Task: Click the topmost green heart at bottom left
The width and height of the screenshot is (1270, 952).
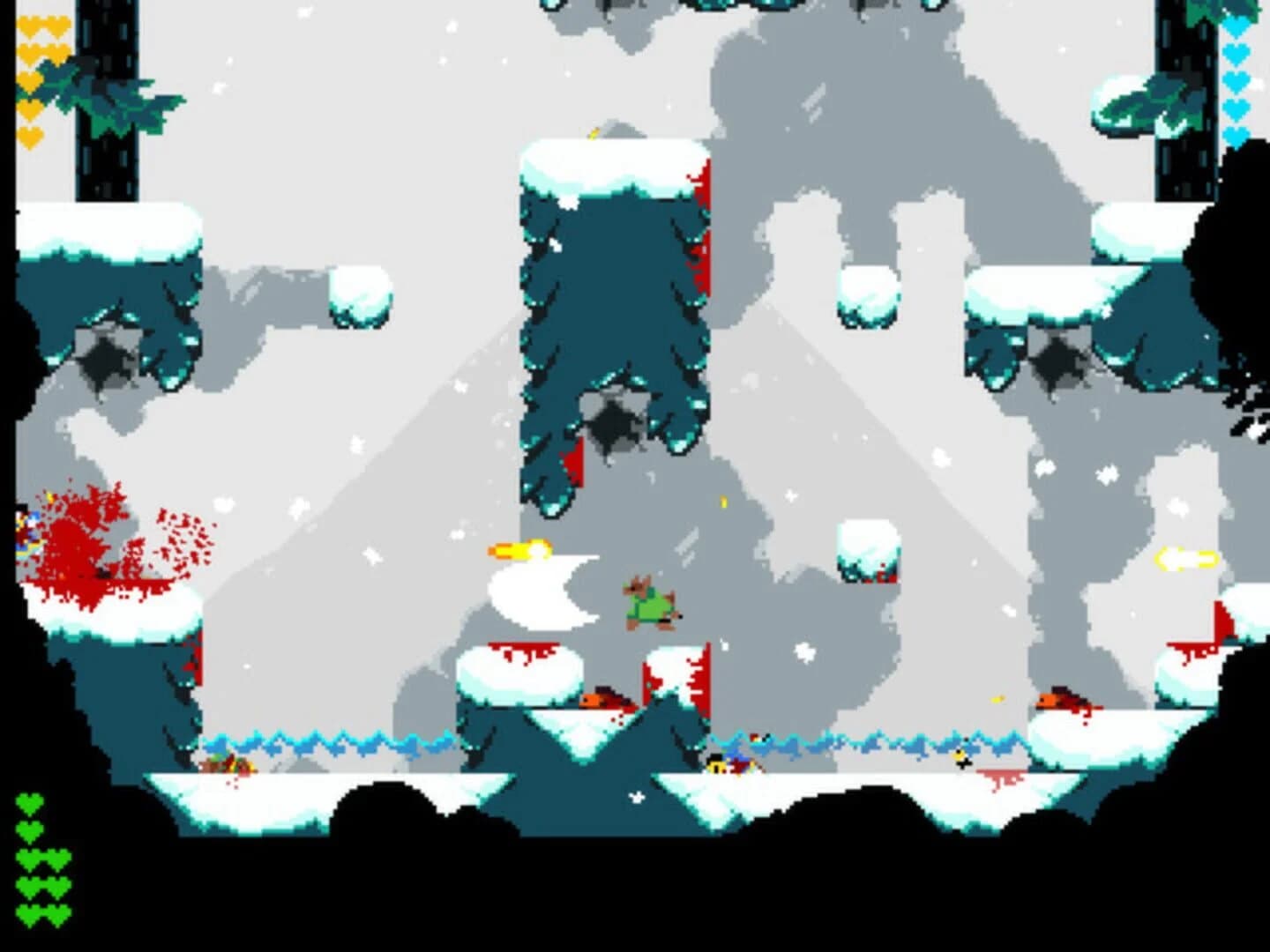Action: [29, 804]
